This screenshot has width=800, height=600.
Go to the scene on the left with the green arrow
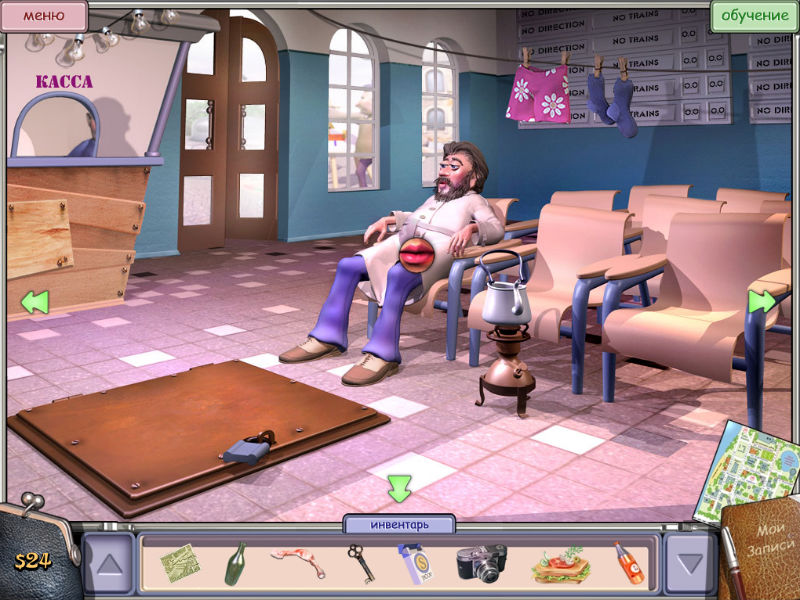click(x=34, y=300)
